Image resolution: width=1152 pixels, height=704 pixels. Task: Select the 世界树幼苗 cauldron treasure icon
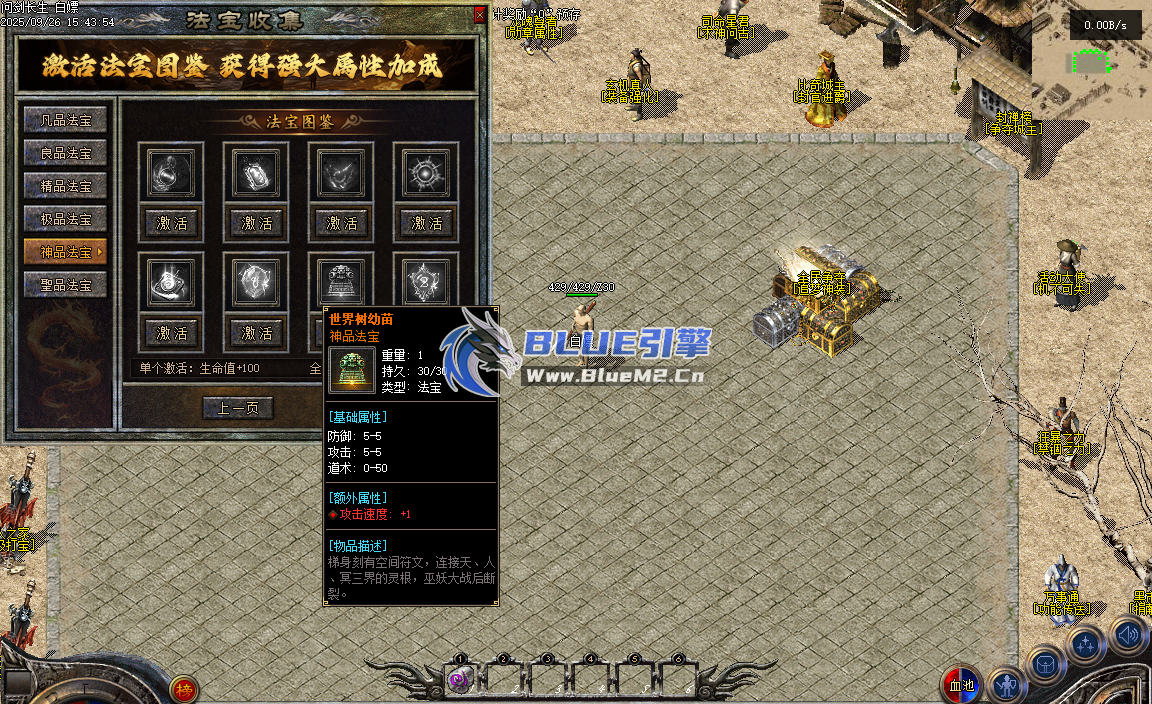[x=342, y=282]
